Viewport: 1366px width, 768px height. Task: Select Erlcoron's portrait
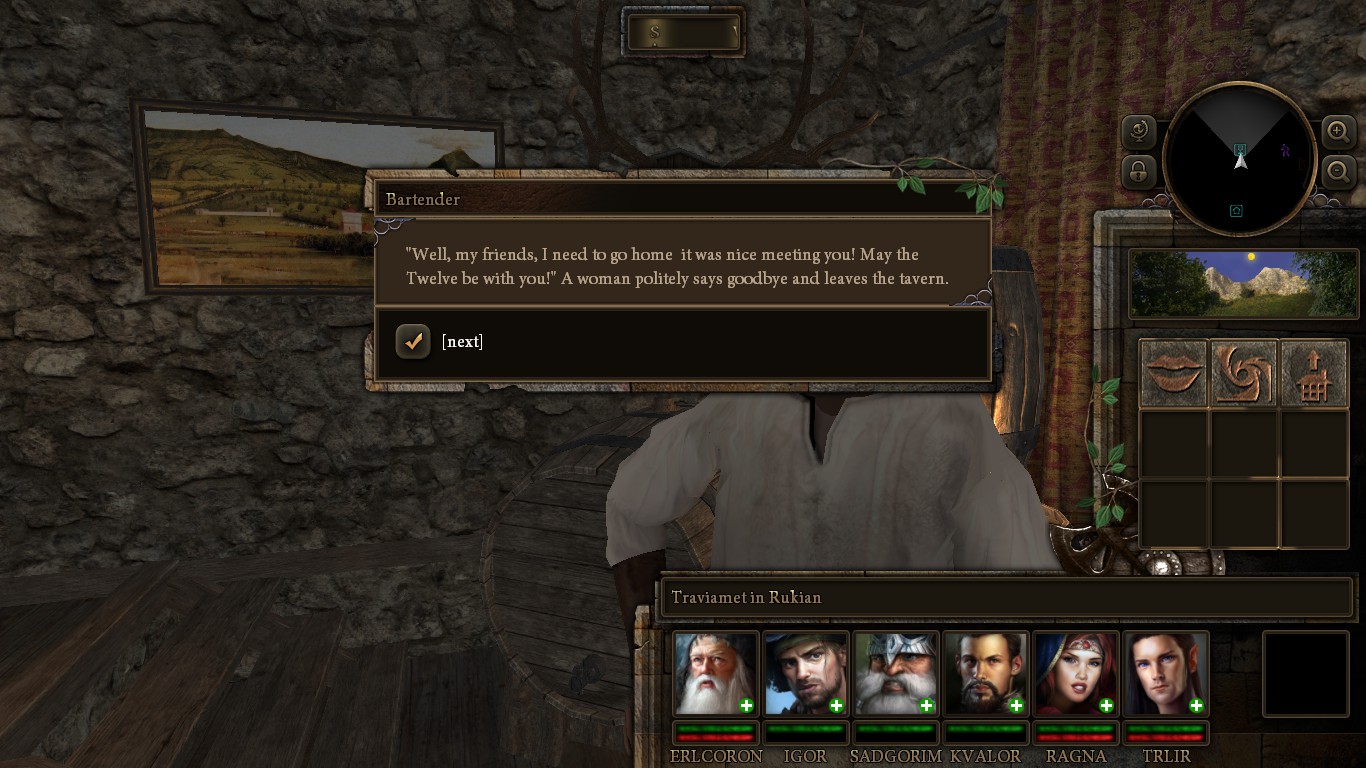(x=714, y=672)
